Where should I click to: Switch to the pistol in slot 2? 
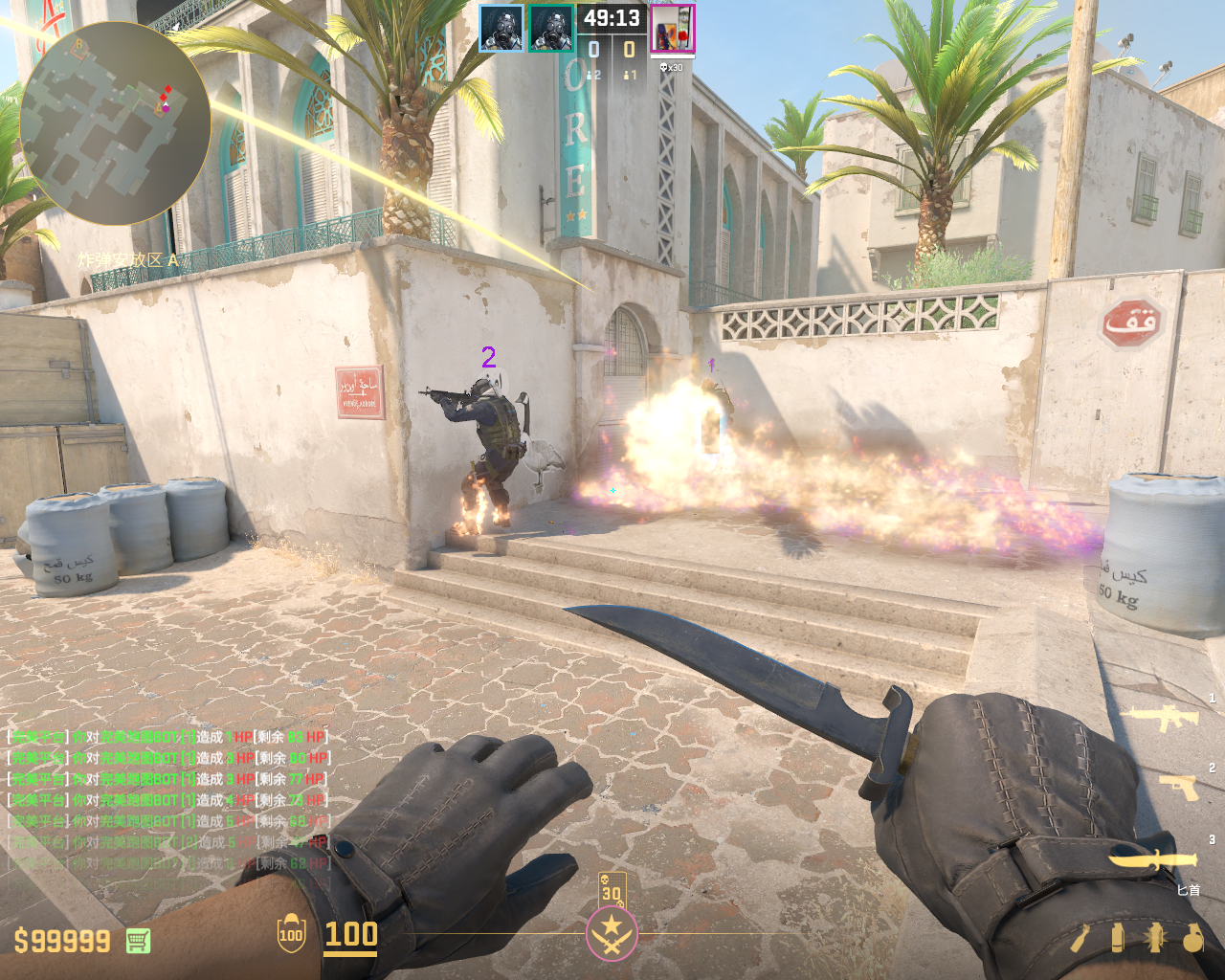point(1179,786)
